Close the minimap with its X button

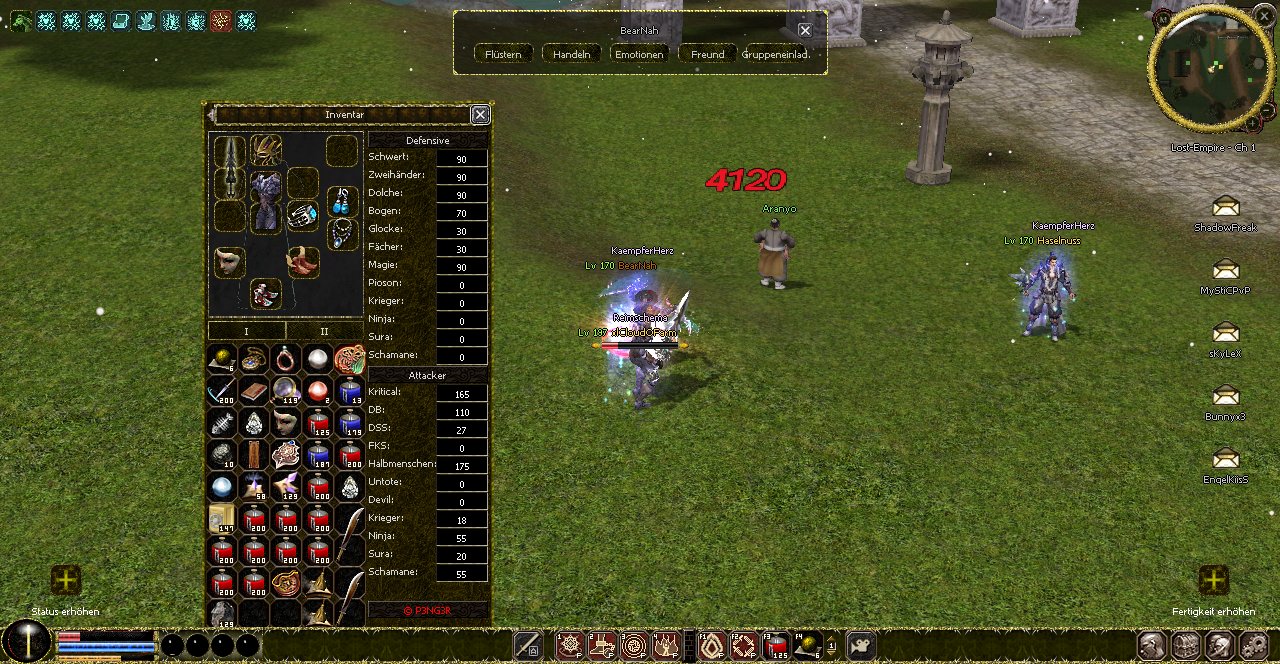[x=1265, y=16]
